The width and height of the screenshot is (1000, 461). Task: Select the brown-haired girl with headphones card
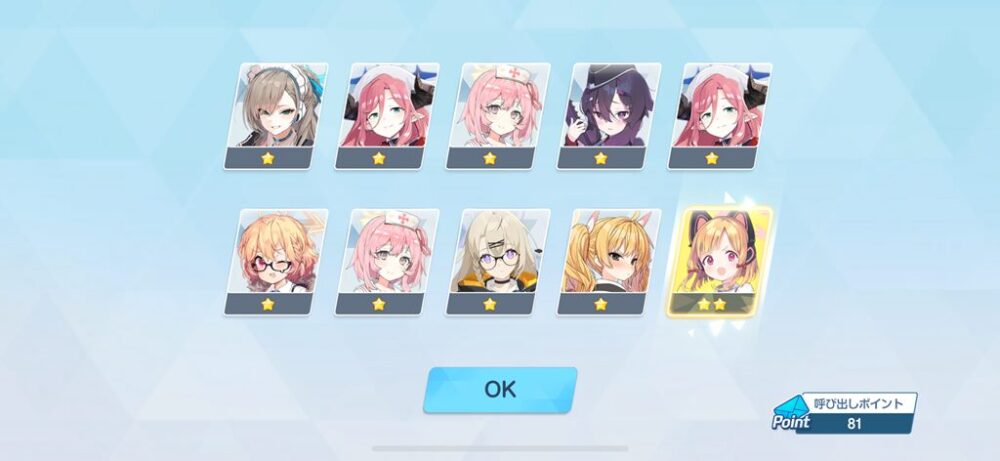click(274, 115)
